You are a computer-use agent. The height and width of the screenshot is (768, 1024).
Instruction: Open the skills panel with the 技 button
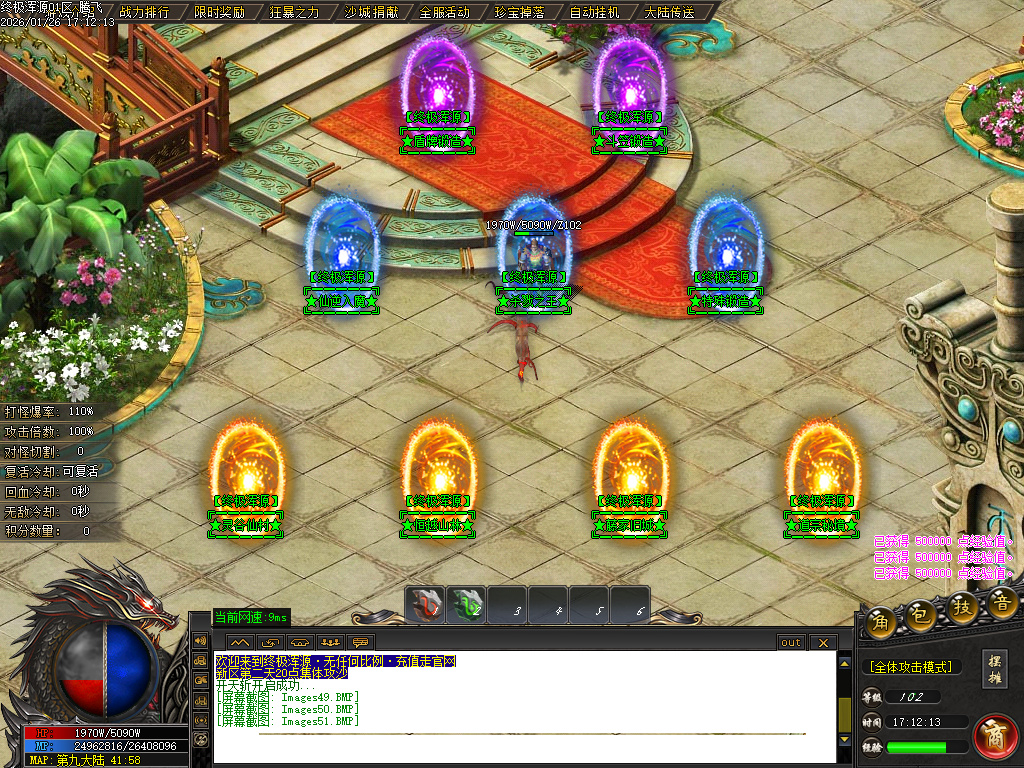click(963, 608)
